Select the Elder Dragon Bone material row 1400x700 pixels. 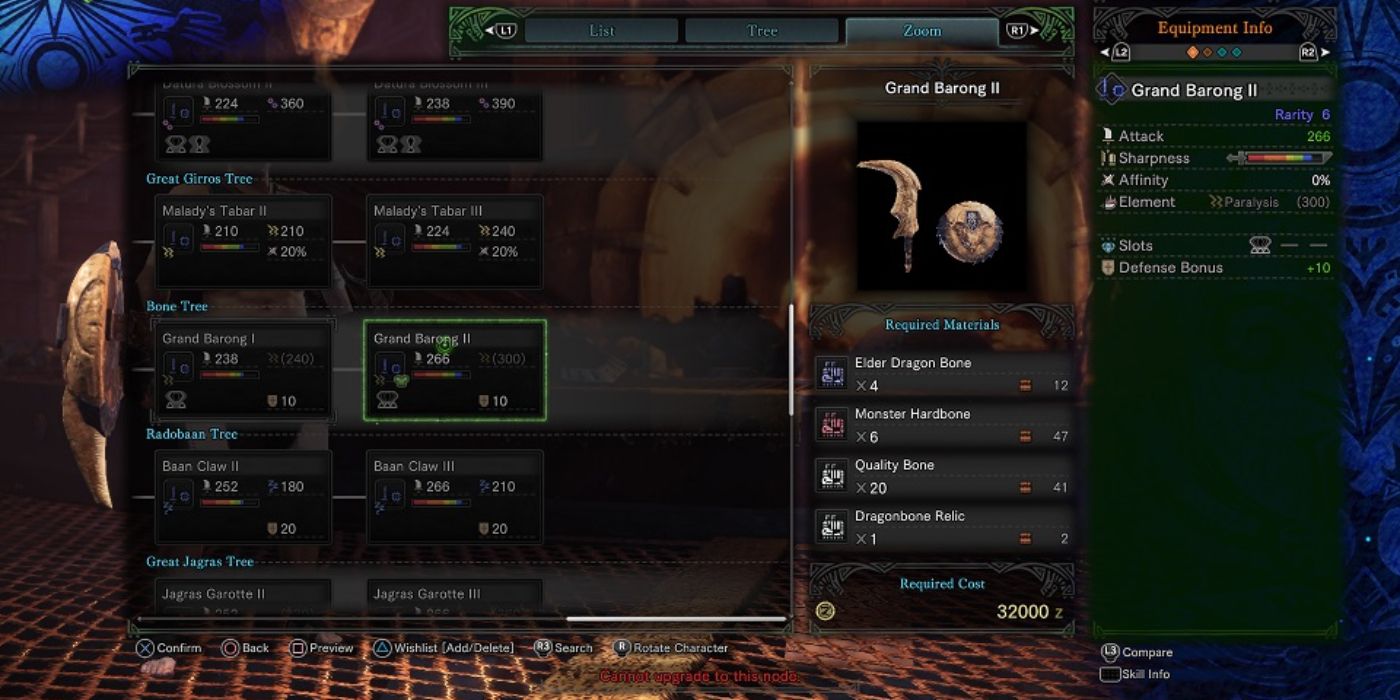click(x=942, y=374)
